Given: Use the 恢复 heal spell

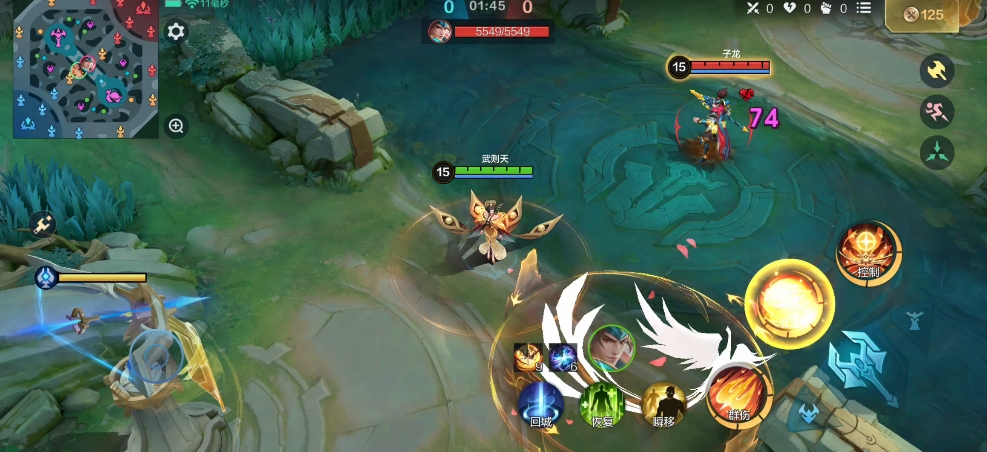Looking at the screenshot, I should tap(602, 402).
